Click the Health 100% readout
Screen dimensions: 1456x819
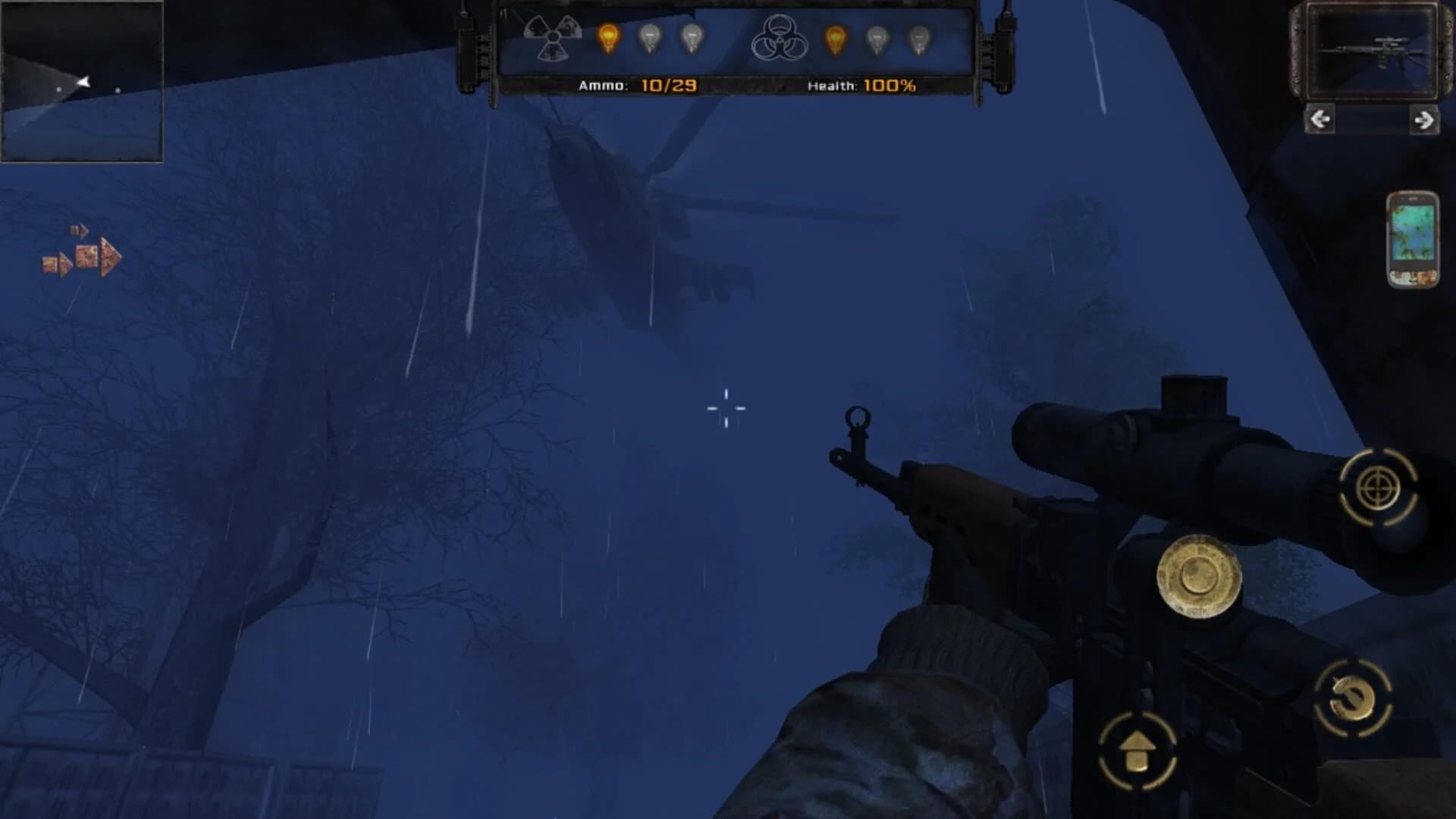click(860, 85)
